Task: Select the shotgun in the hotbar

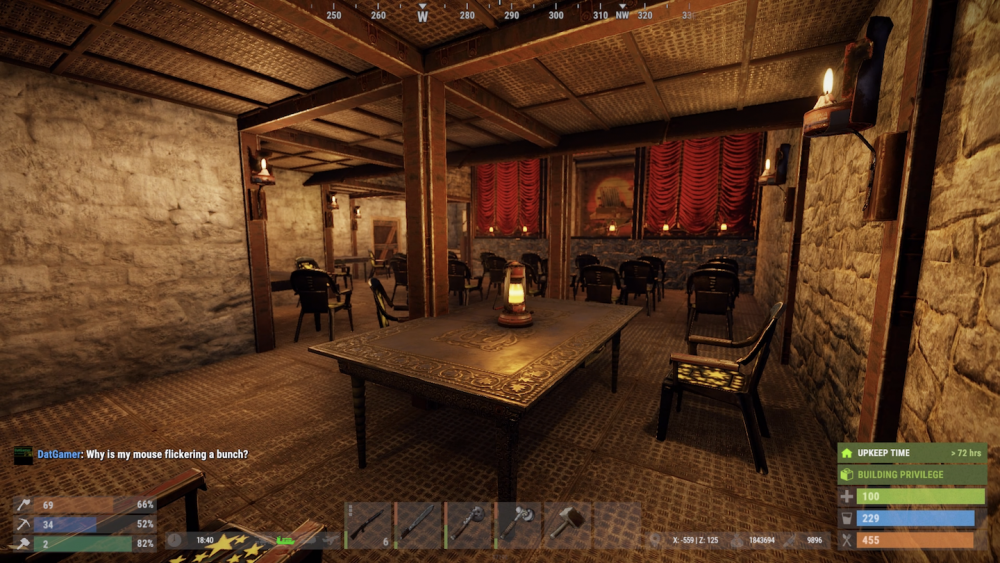Action: (x=368, y=522)
